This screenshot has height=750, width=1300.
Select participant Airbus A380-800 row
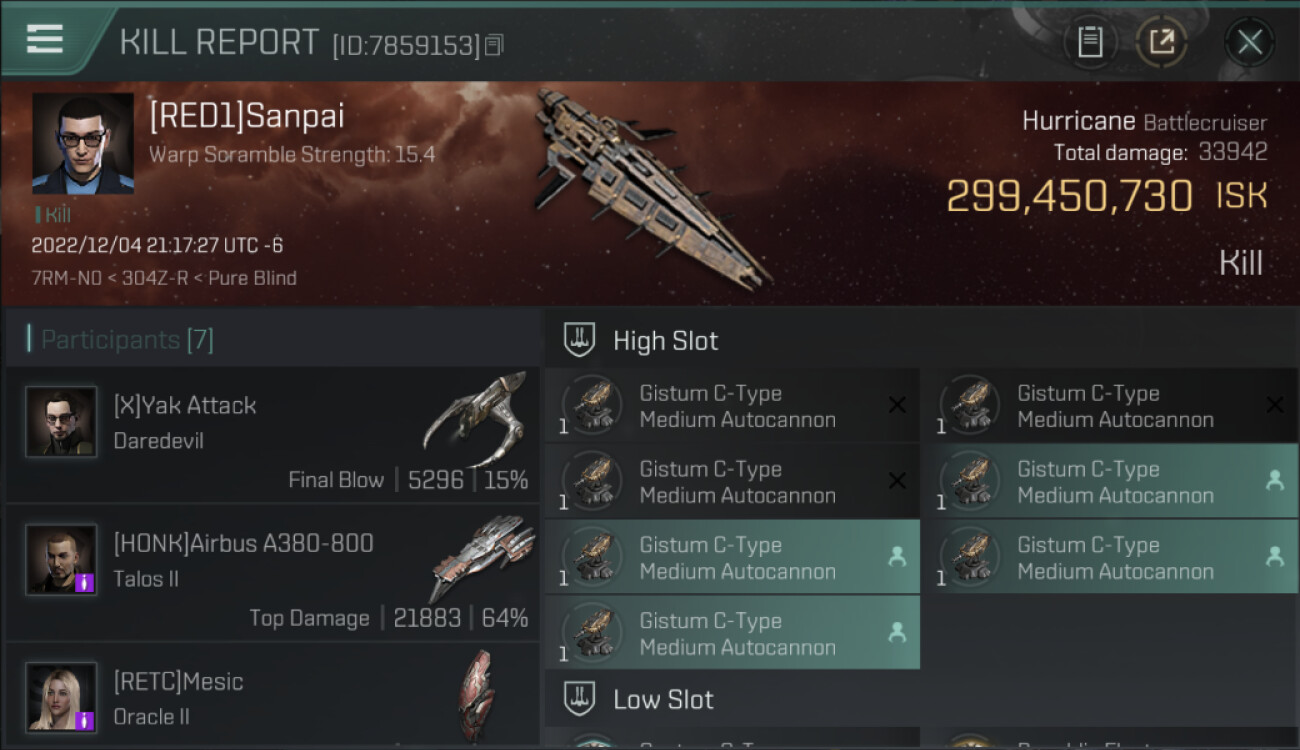coord(272,572)
